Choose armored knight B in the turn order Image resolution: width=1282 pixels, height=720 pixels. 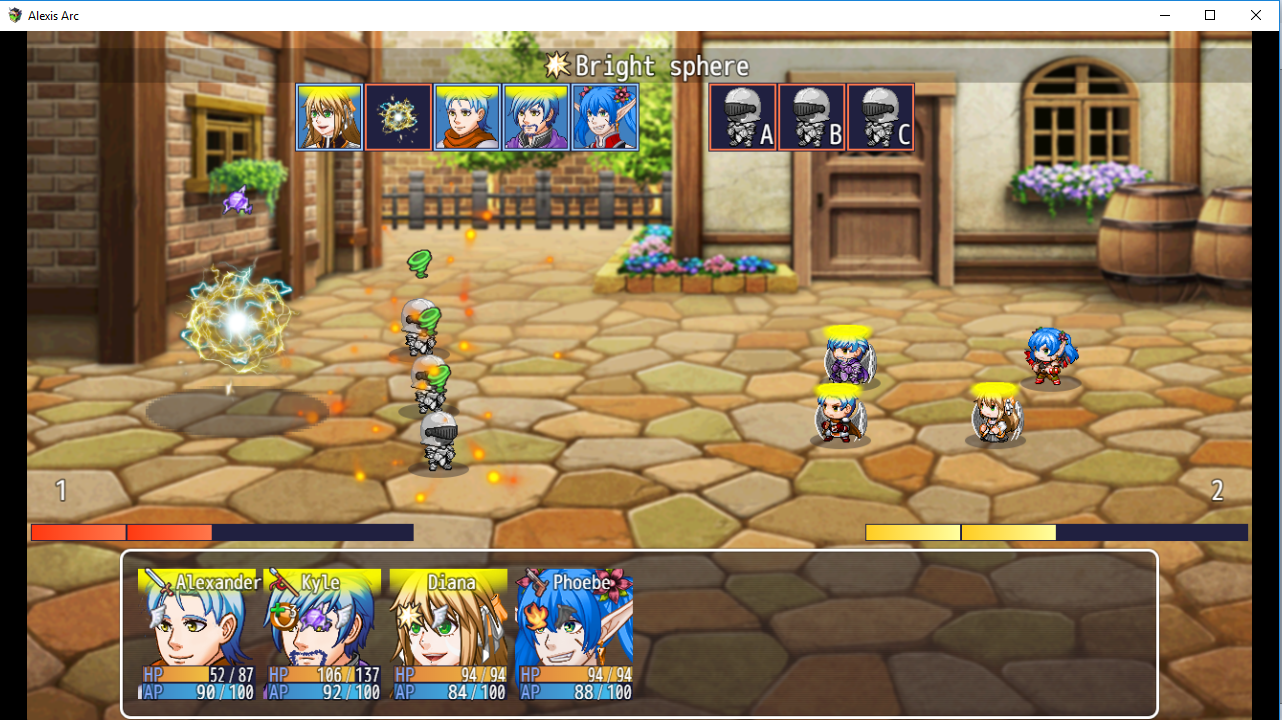coord(812,117)
